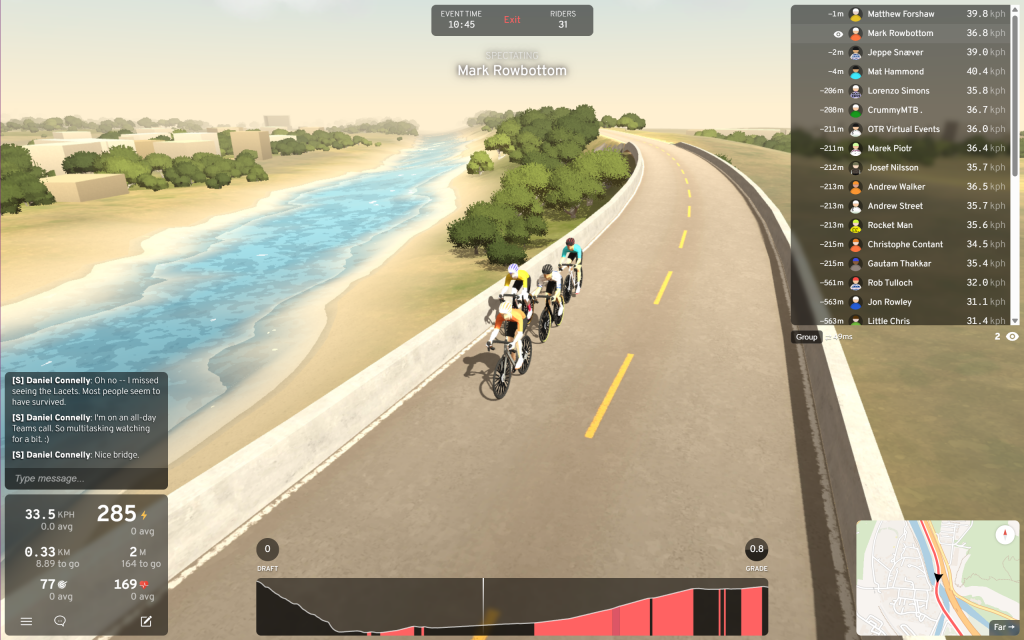Image resolution: width=1024 pixels, height=640 pixels.
Task: Select rider Matthew Forshaw in the rider list
Action: [x=900, y=14]
